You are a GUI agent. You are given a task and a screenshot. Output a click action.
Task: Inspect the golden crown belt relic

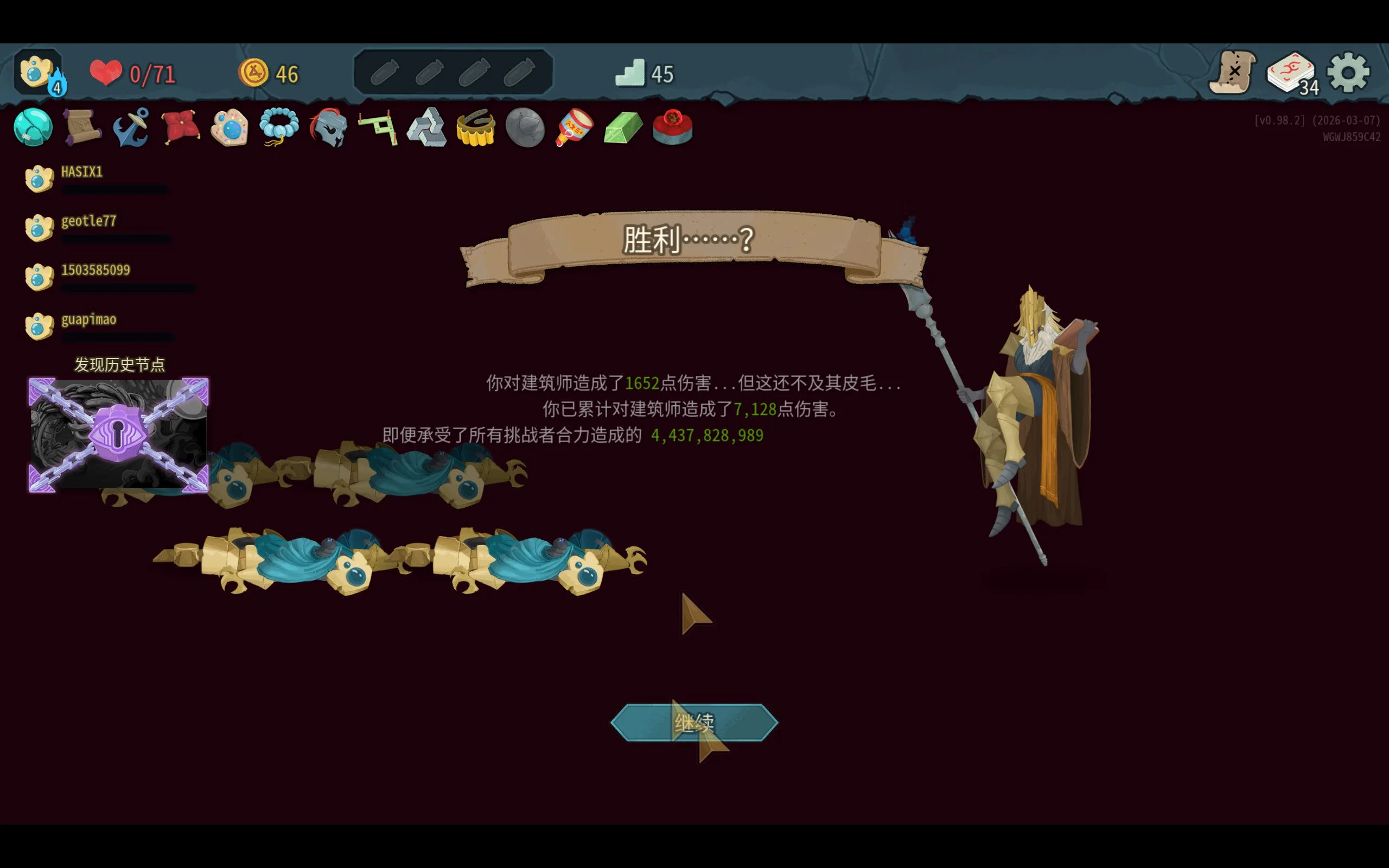pos(475,127)
